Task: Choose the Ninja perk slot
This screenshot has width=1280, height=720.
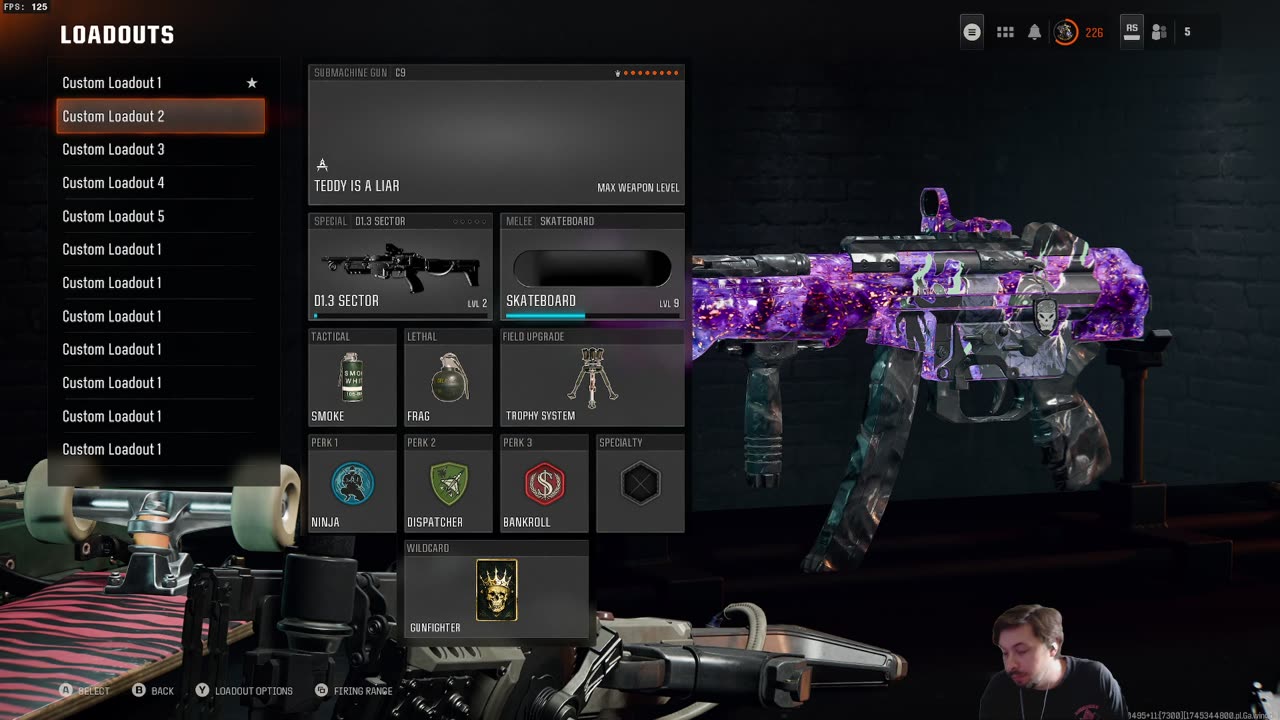Action: [x=352, y=484]
